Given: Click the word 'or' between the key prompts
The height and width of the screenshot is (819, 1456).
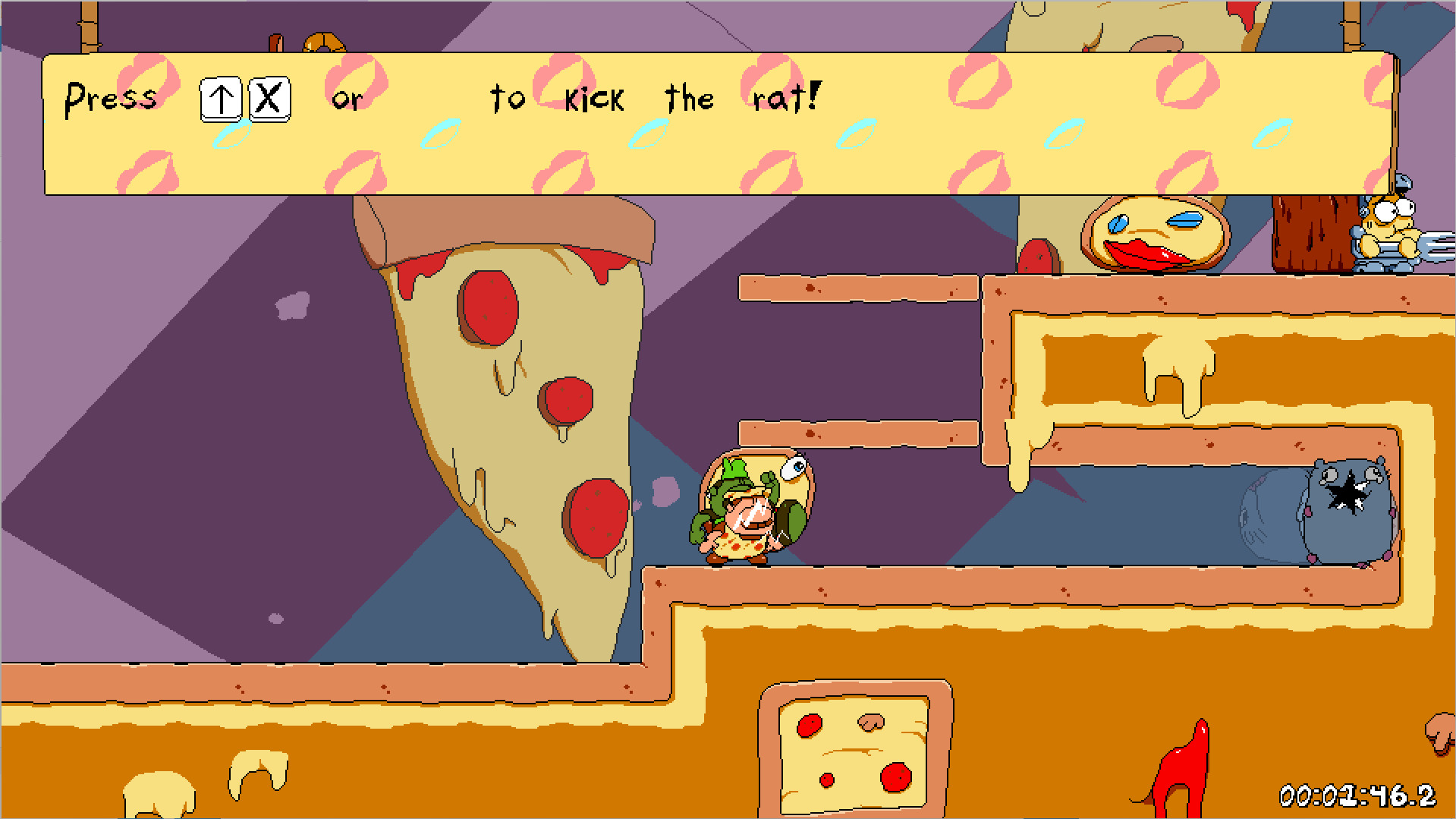Looking at the screenshot, I should point(348,99).
